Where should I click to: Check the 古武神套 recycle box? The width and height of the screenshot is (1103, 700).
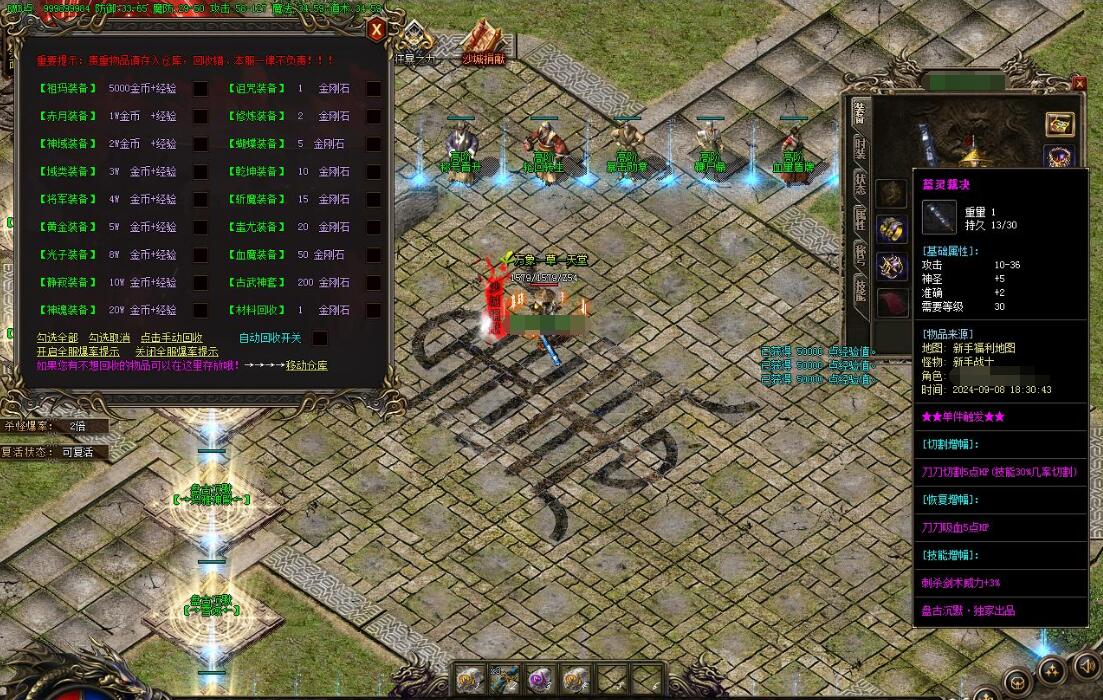click(373, 283)
